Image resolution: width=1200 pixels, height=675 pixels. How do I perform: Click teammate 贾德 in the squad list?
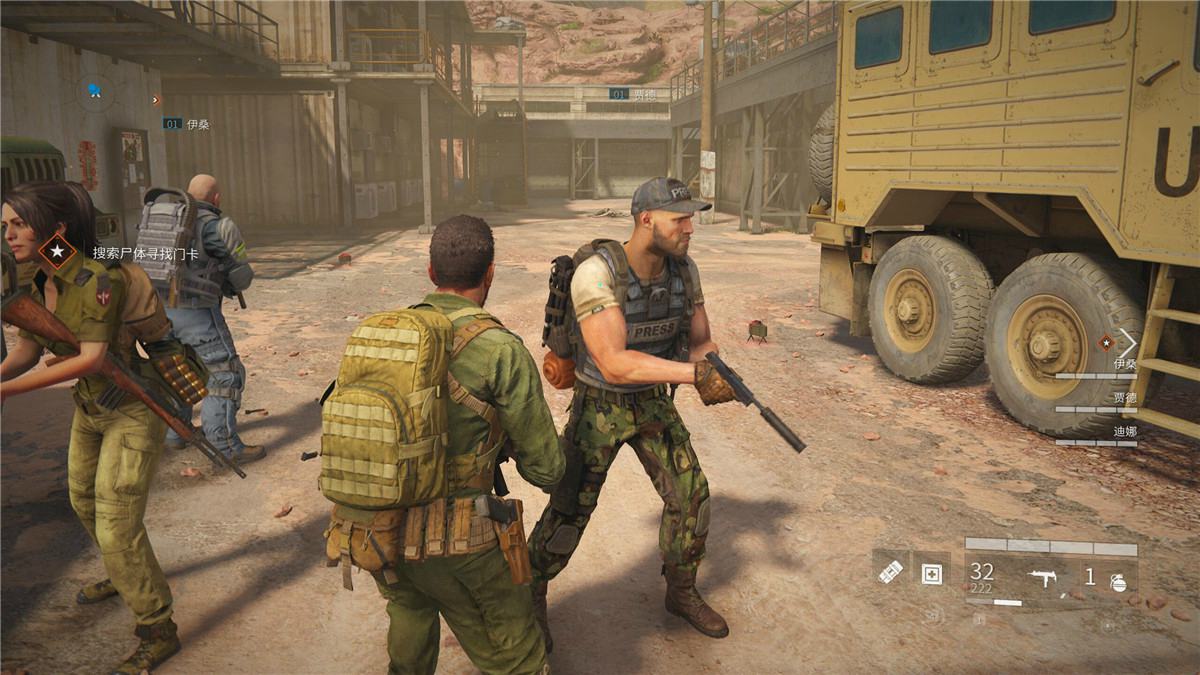1124,398
